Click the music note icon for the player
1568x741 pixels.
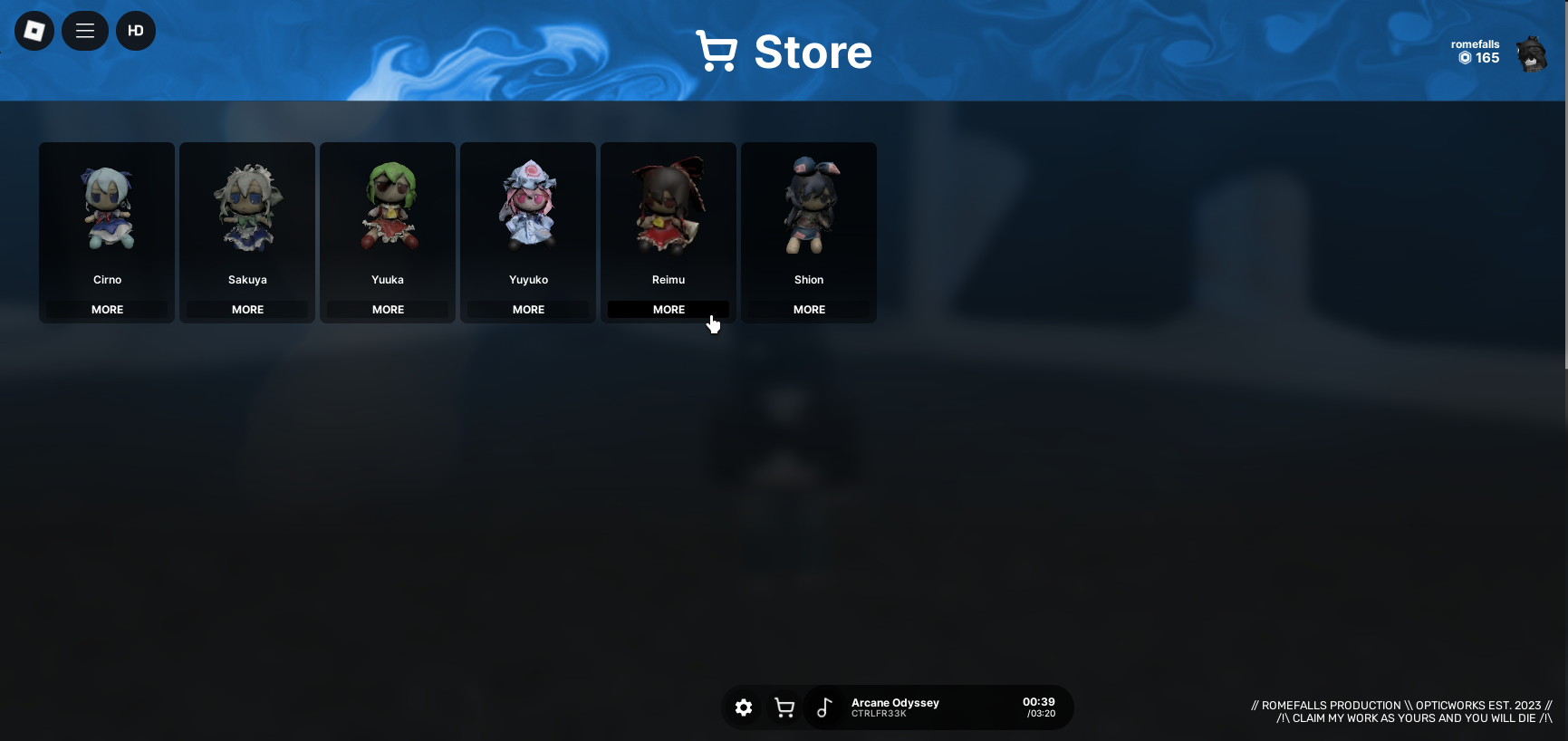pos(824,707)
